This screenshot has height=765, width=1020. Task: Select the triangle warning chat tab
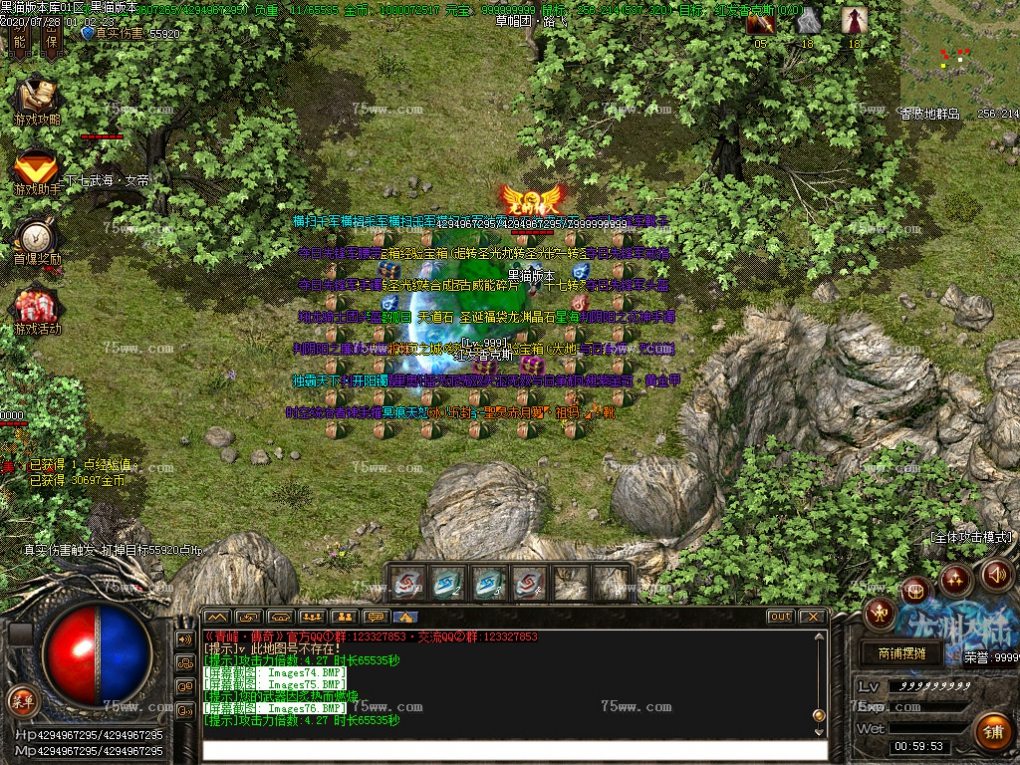pyautogui.click(x=405, y=617)
